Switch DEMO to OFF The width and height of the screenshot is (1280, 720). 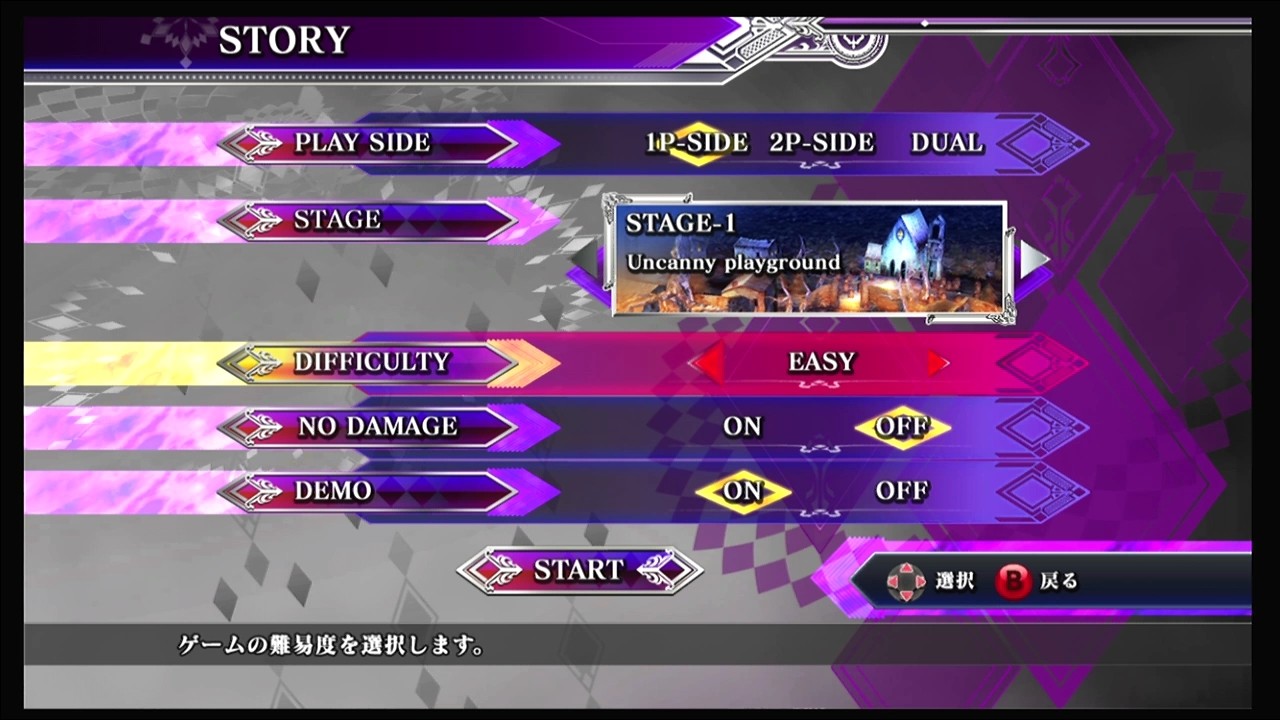pyautogui.click(x=903, y=491)
